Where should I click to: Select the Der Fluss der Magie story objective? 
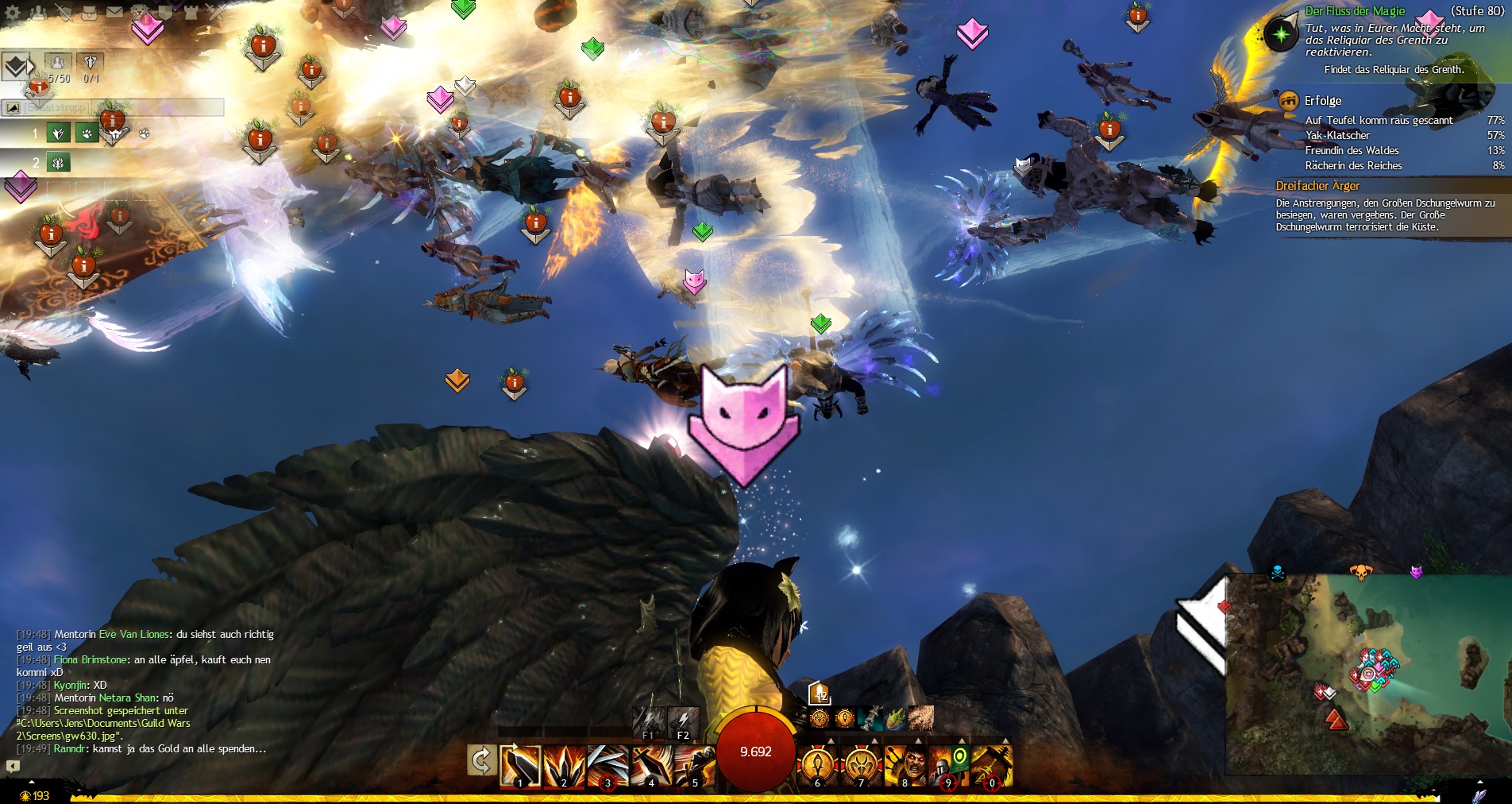point(1355,11)
